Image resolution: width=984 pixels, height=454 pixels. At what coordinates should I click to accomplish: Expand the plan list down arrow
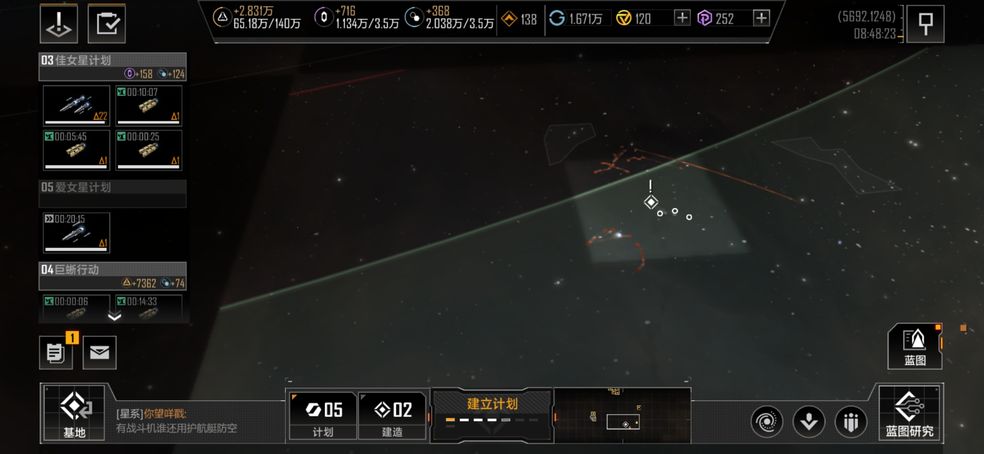[x=114, y=316]
